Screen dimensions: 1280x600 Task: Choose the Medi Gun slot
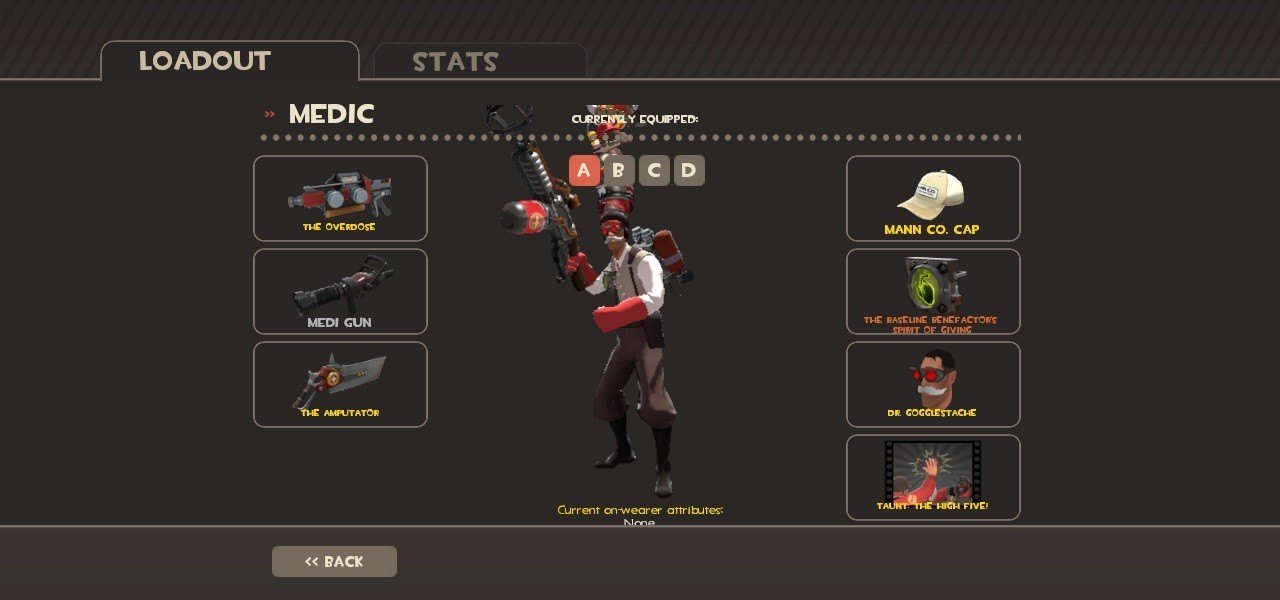(340, 291)
